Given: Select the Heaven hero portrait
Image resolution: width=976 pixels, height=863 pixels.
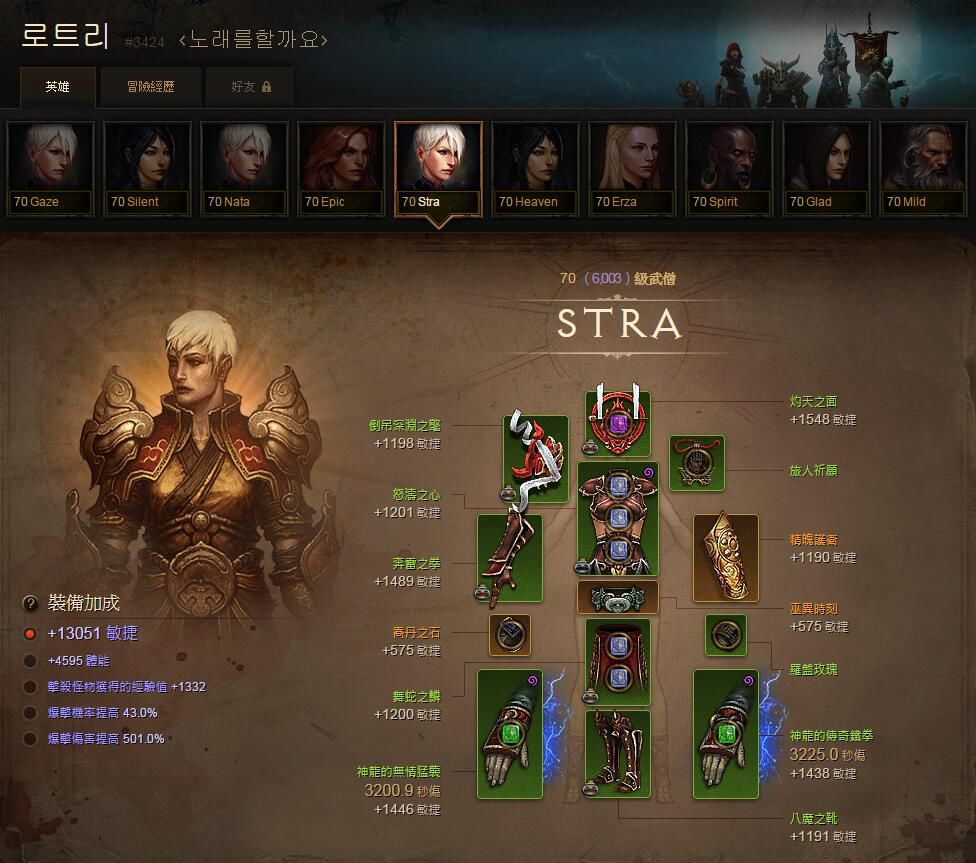Looking at the screenshot, I should (x=536, y=168).
